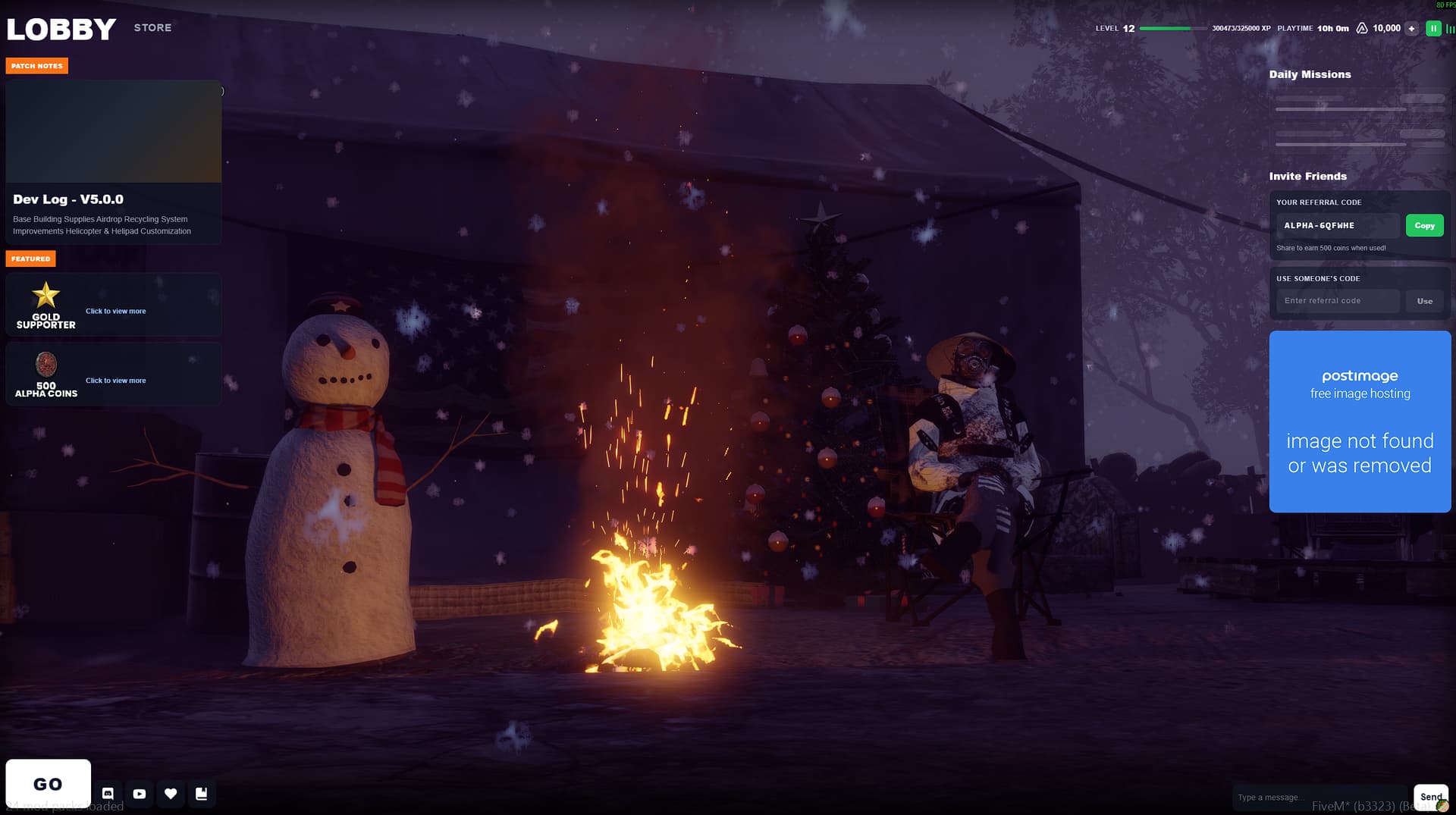Start the game with the GO button
1456x815 pixels.
point(48,784)
